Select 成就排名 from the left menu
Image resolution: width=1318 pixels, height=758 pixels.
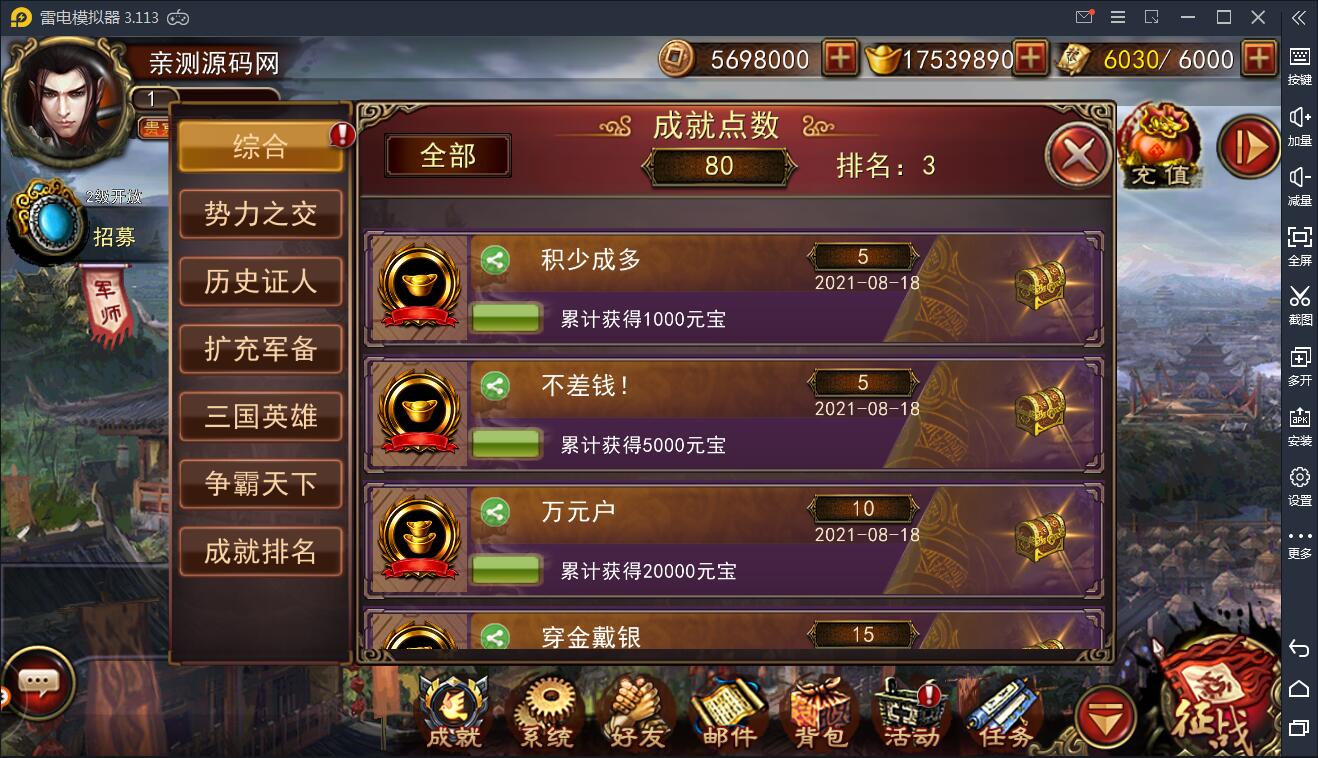261,551
